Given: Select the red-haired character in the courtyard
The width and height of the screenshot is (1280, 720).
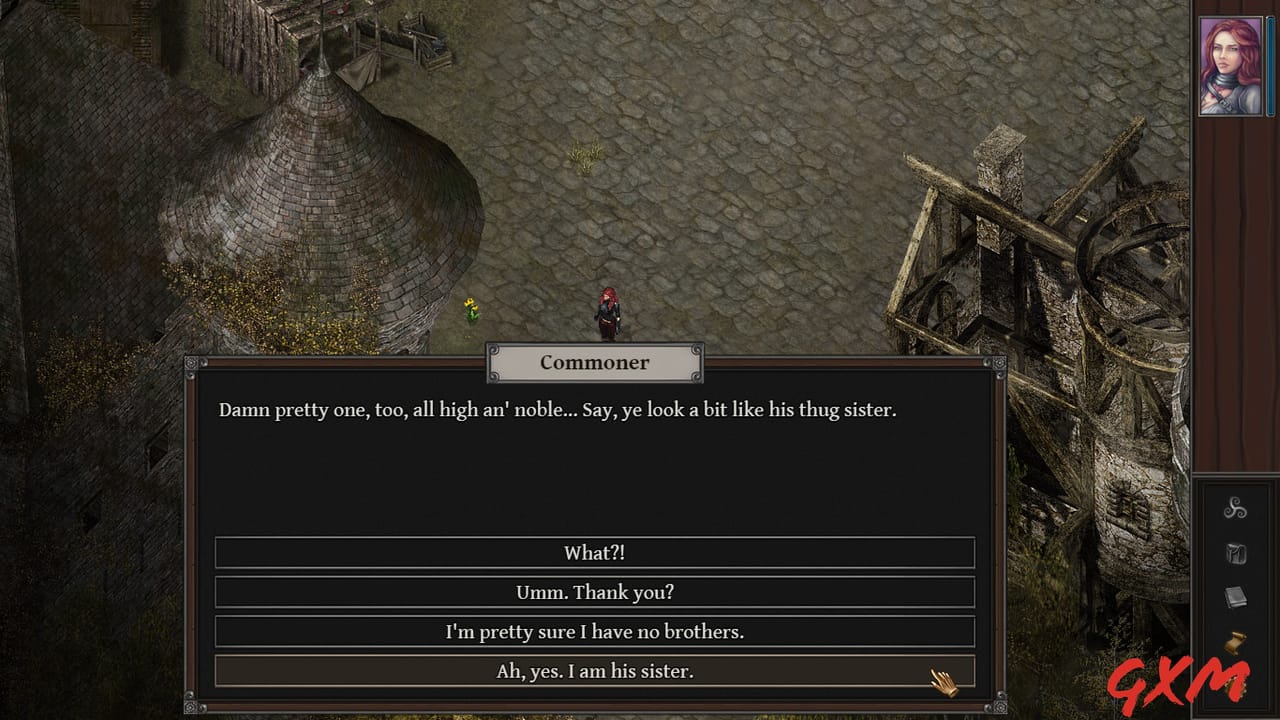Looking at the screenshot, I should [x=610, y=310].
